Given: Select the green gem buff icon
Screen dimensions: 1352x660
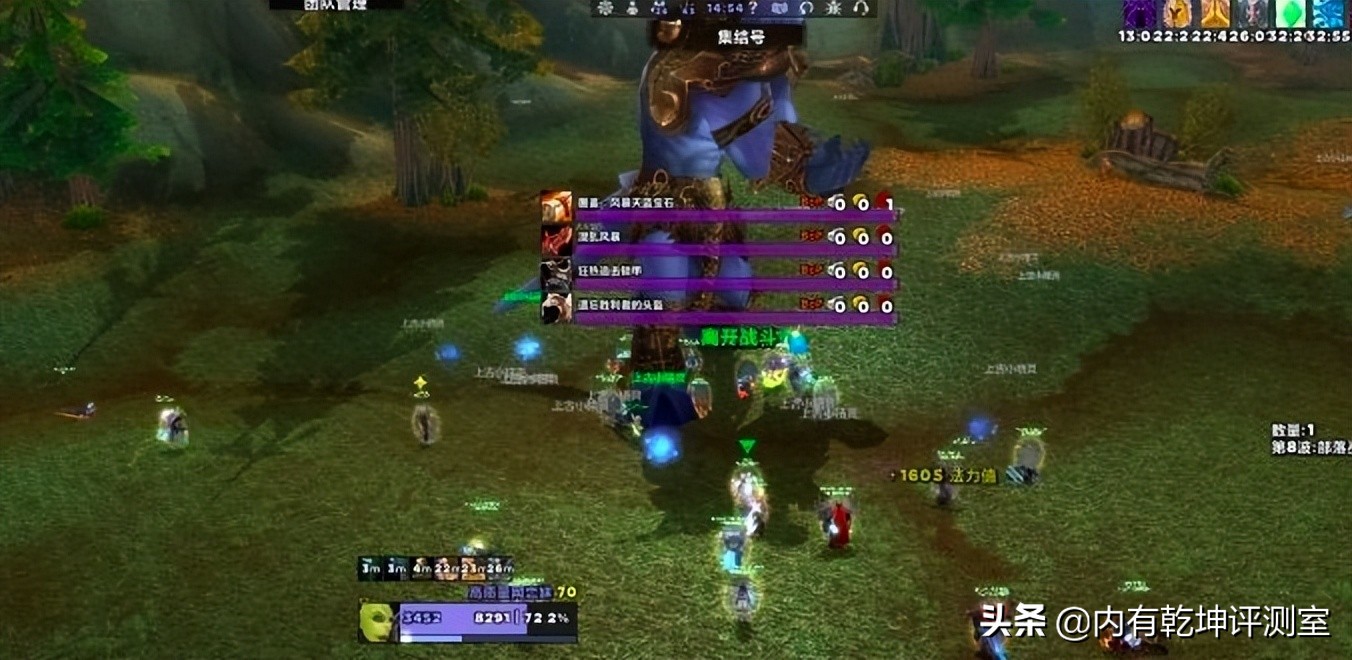Looking at the screenshot, I should click(1289, 13).
